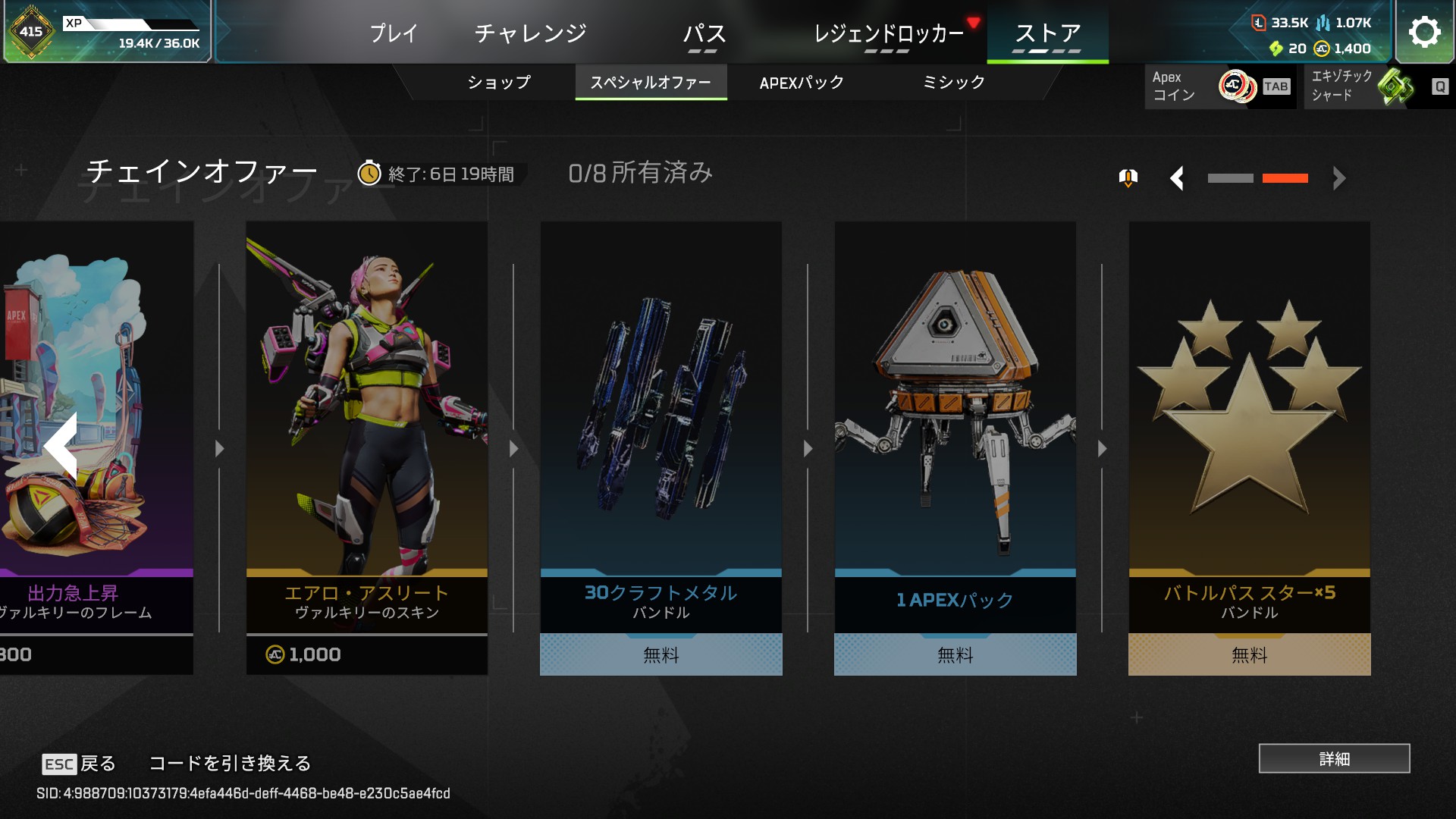
Task: Go to the next offer page arrow
Action: tap(1339, 179)
